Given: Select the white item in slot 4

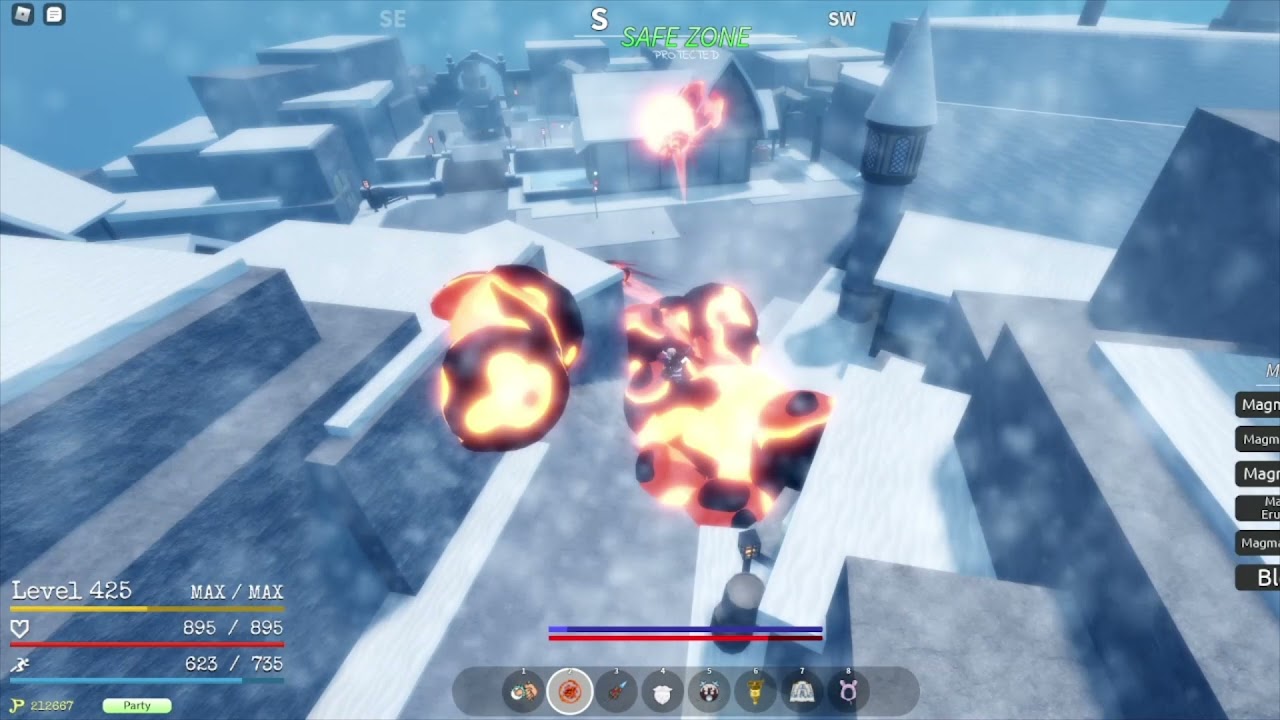Looking at the screenshot, I should [662, 691].
